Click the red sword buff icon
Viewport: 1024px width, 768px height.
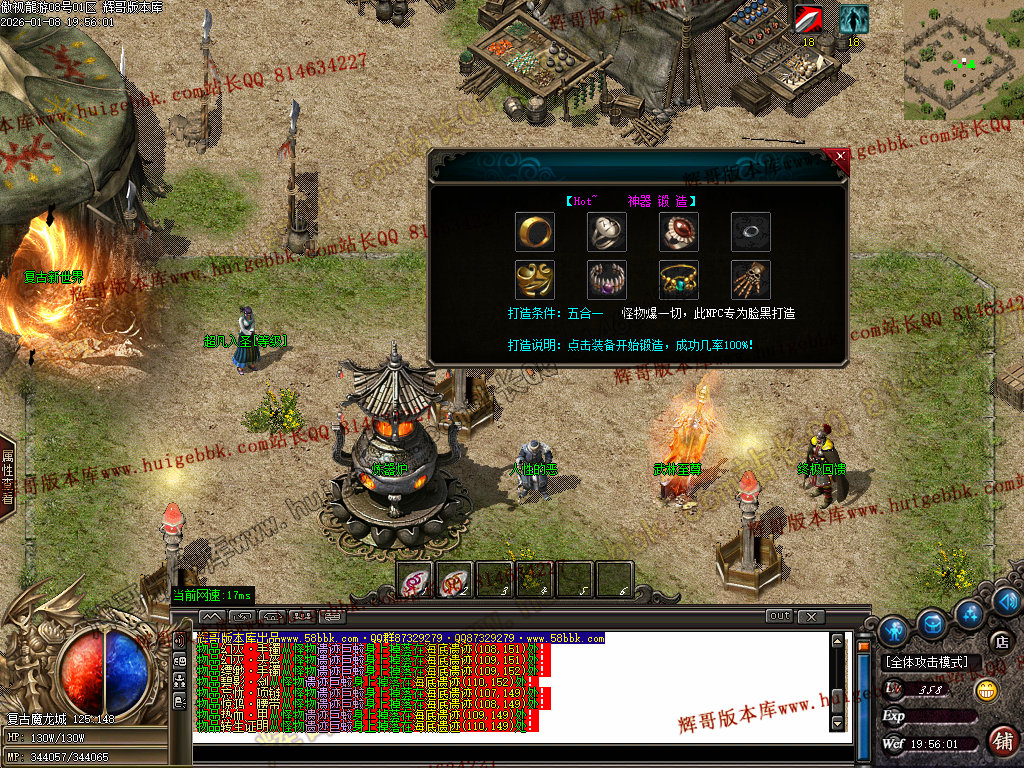pos(808,19)
